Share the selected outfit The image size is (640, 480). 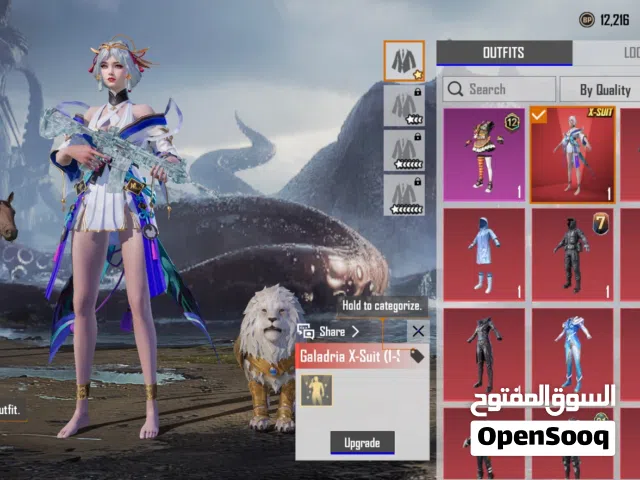[x=331, y=331]
